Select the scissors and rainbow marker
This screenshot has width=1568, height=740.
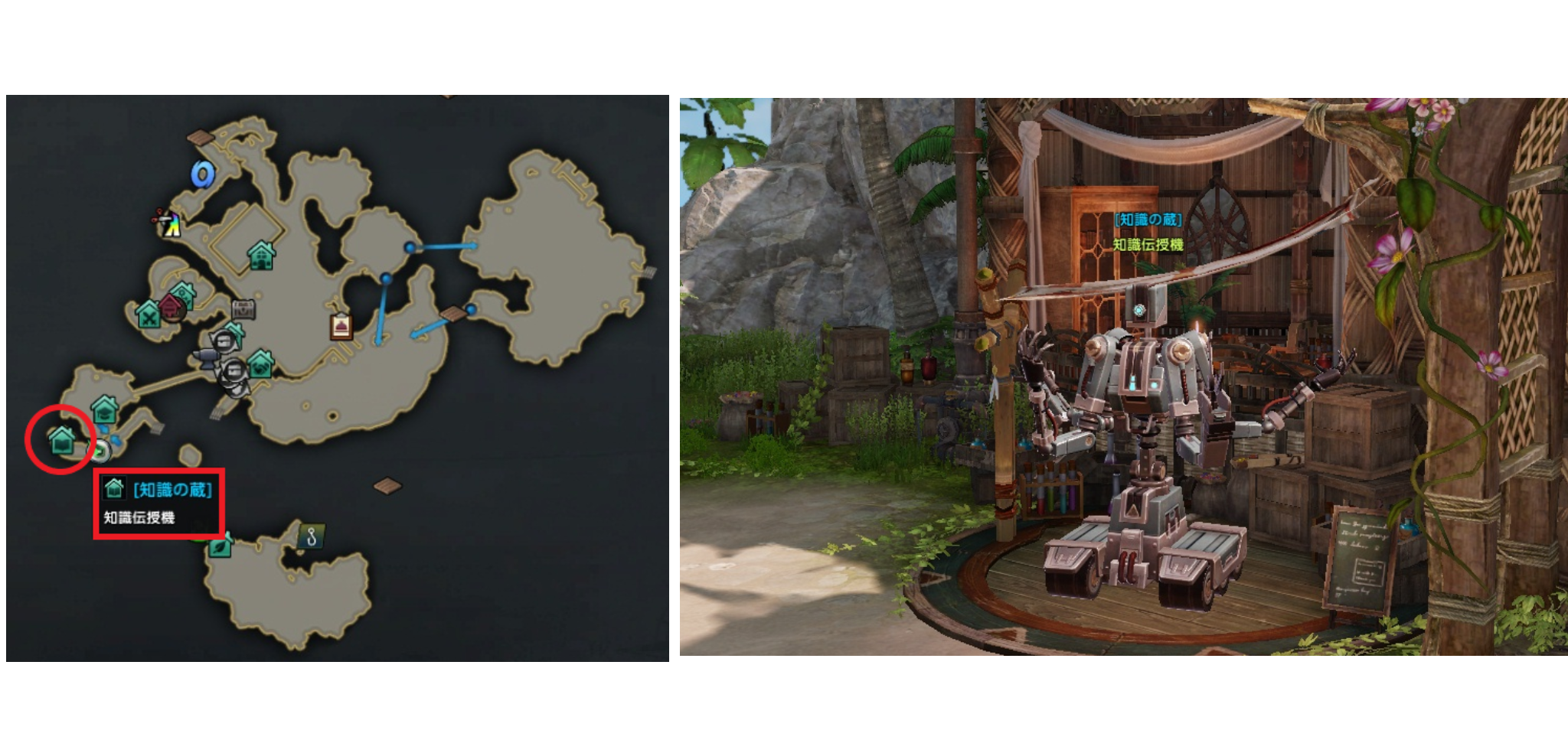tap(169, 223)
